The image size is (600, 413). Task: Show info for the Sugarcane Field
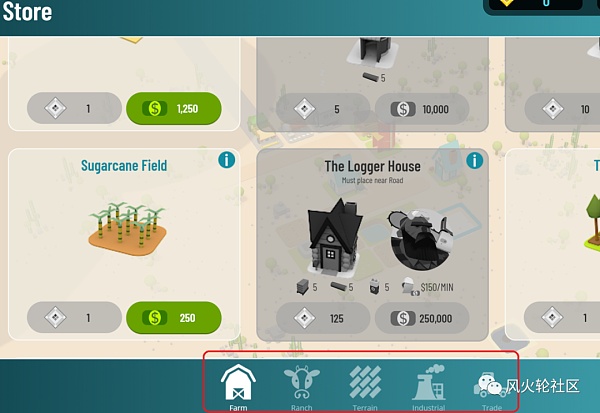[x=227, y=160]
